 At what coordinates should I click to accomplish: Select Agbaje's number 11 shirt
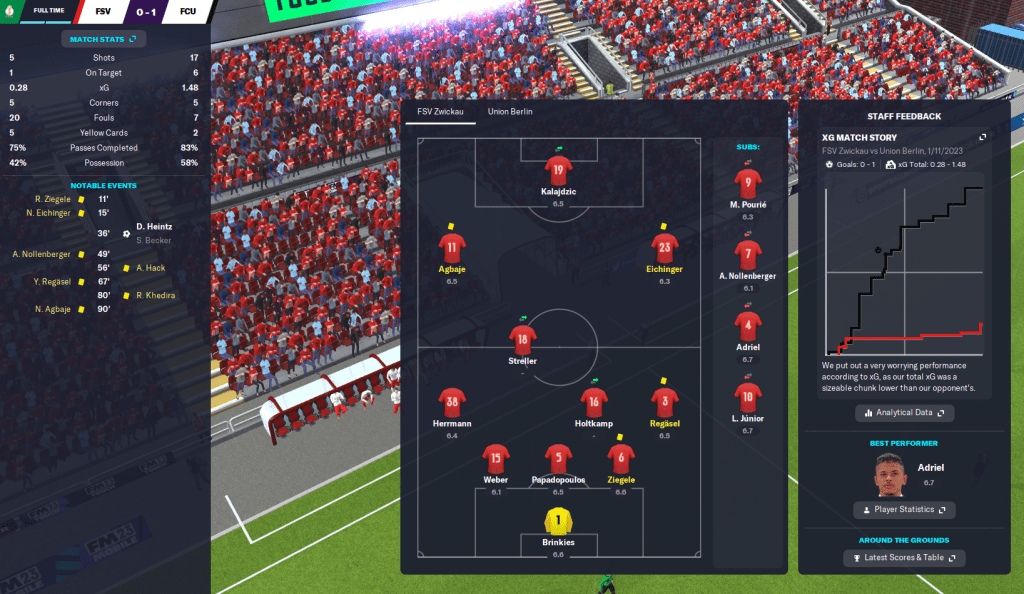[452, 247]
